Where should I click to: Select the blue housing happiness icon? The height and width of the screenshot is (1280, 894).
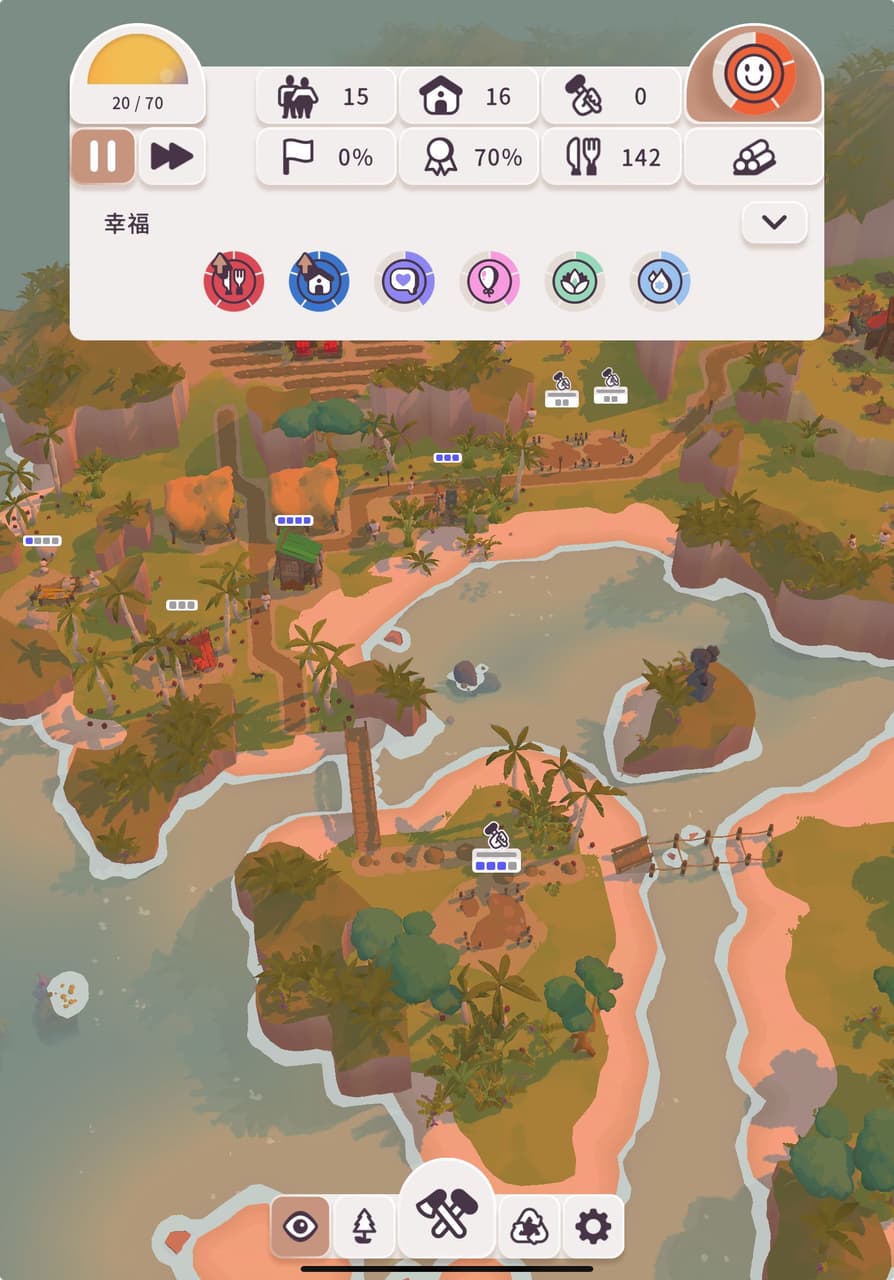[x=319, y=281]
